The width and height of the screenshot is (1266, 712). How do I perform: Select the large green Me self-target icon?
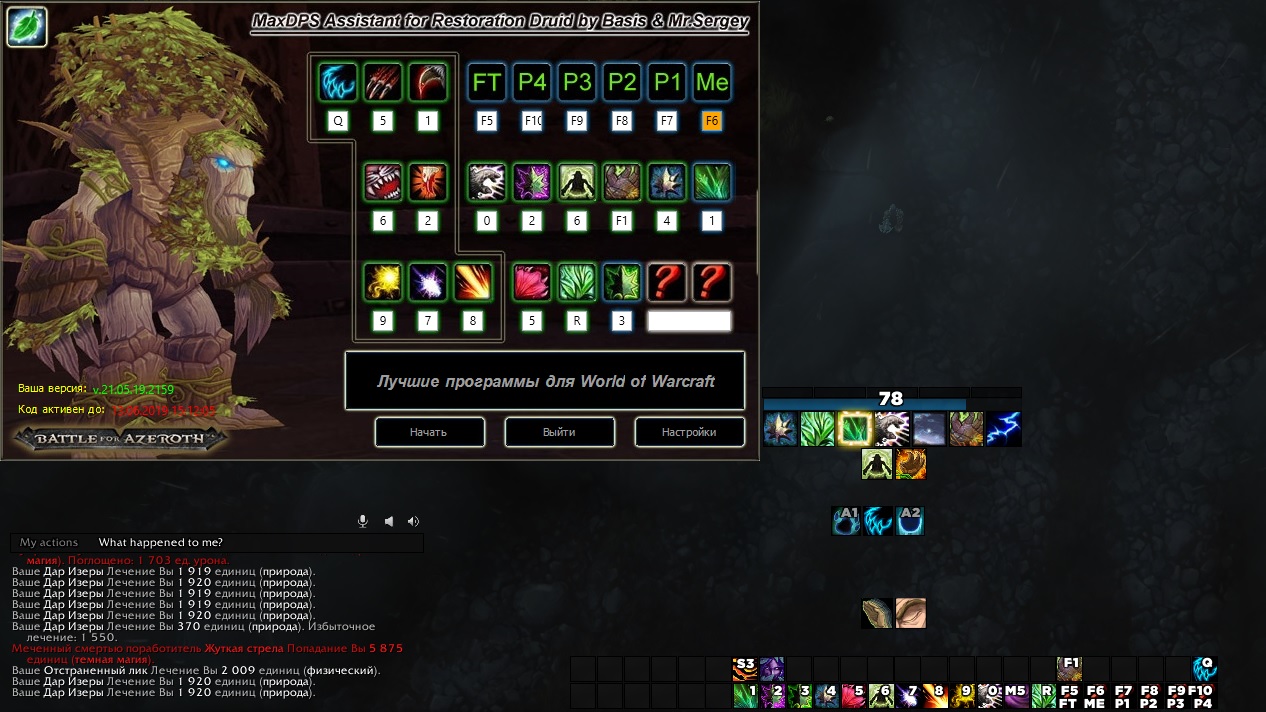pyautogui.click(x=712, y=82)
